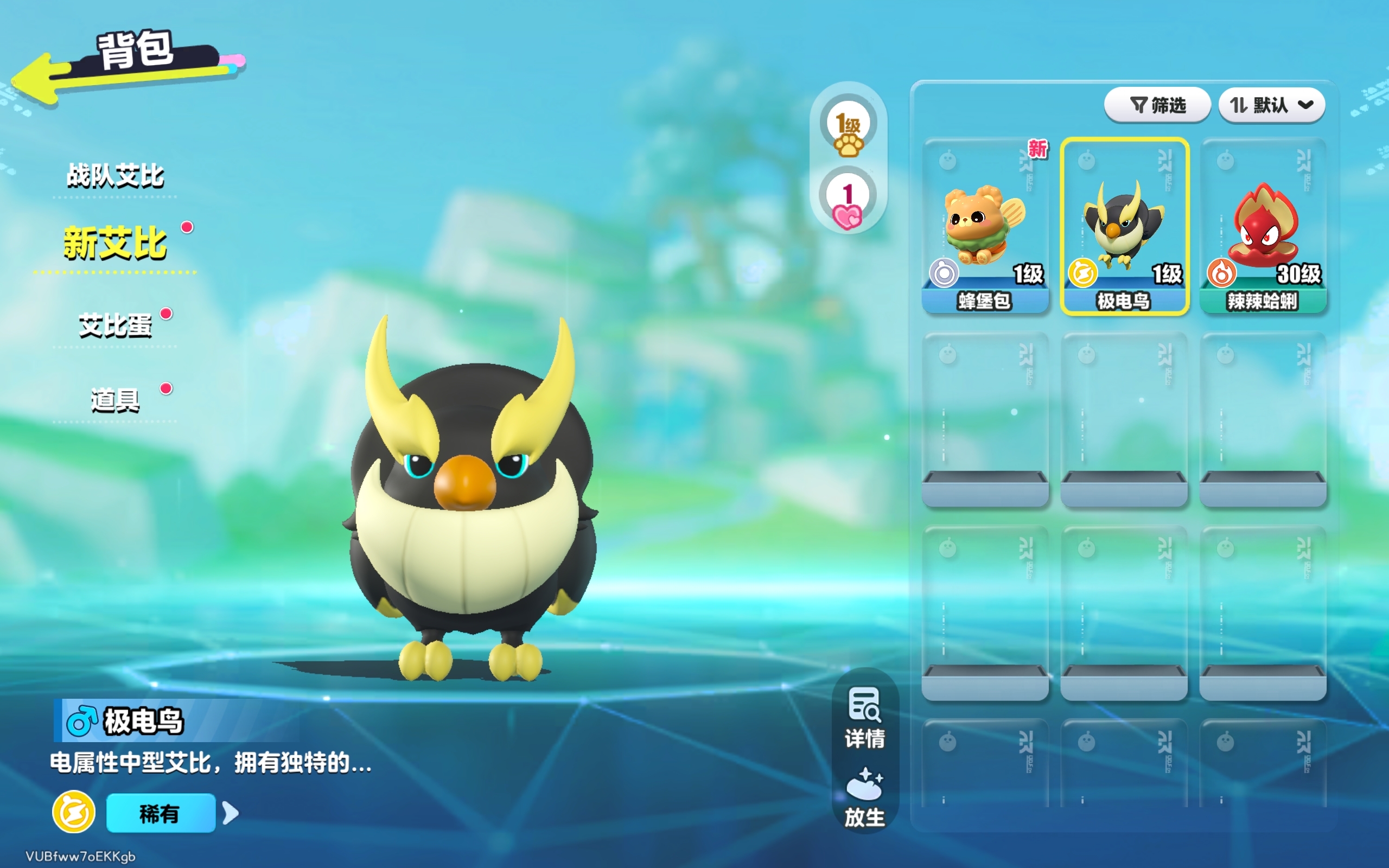View 详情 details for this creature
The image size is (1389, 868).
click(x=864, y=718)
